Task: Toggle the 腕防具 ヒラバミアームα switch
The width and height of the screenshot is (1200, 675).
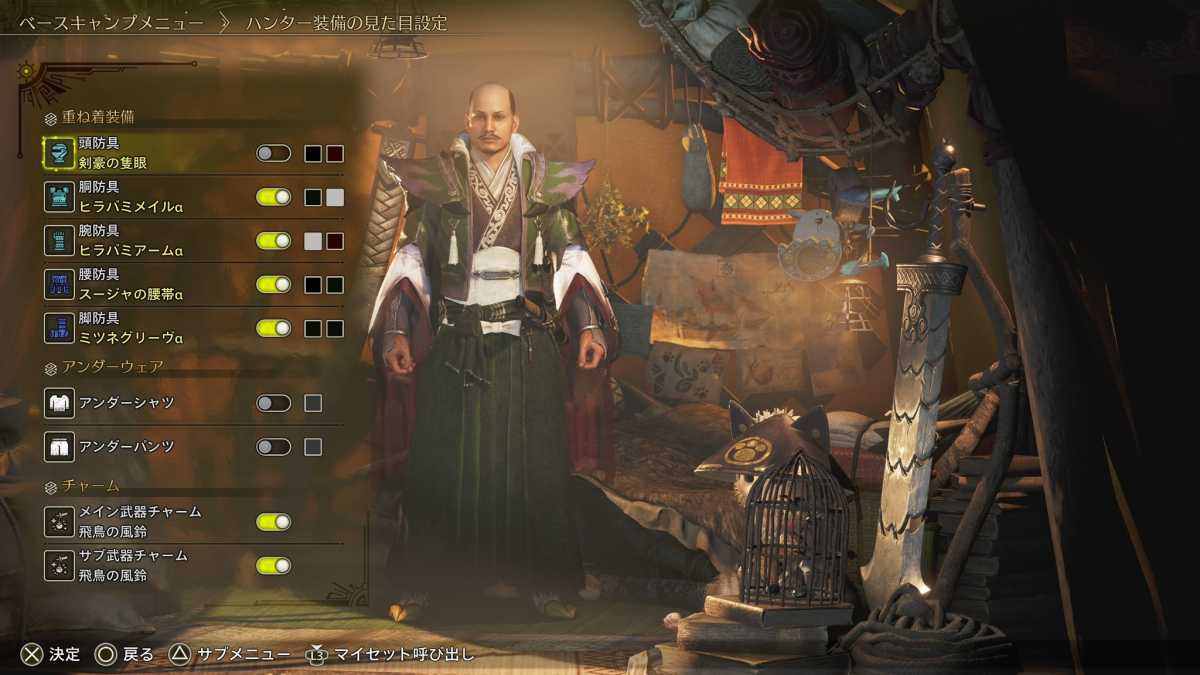Action: click(273, 241)
